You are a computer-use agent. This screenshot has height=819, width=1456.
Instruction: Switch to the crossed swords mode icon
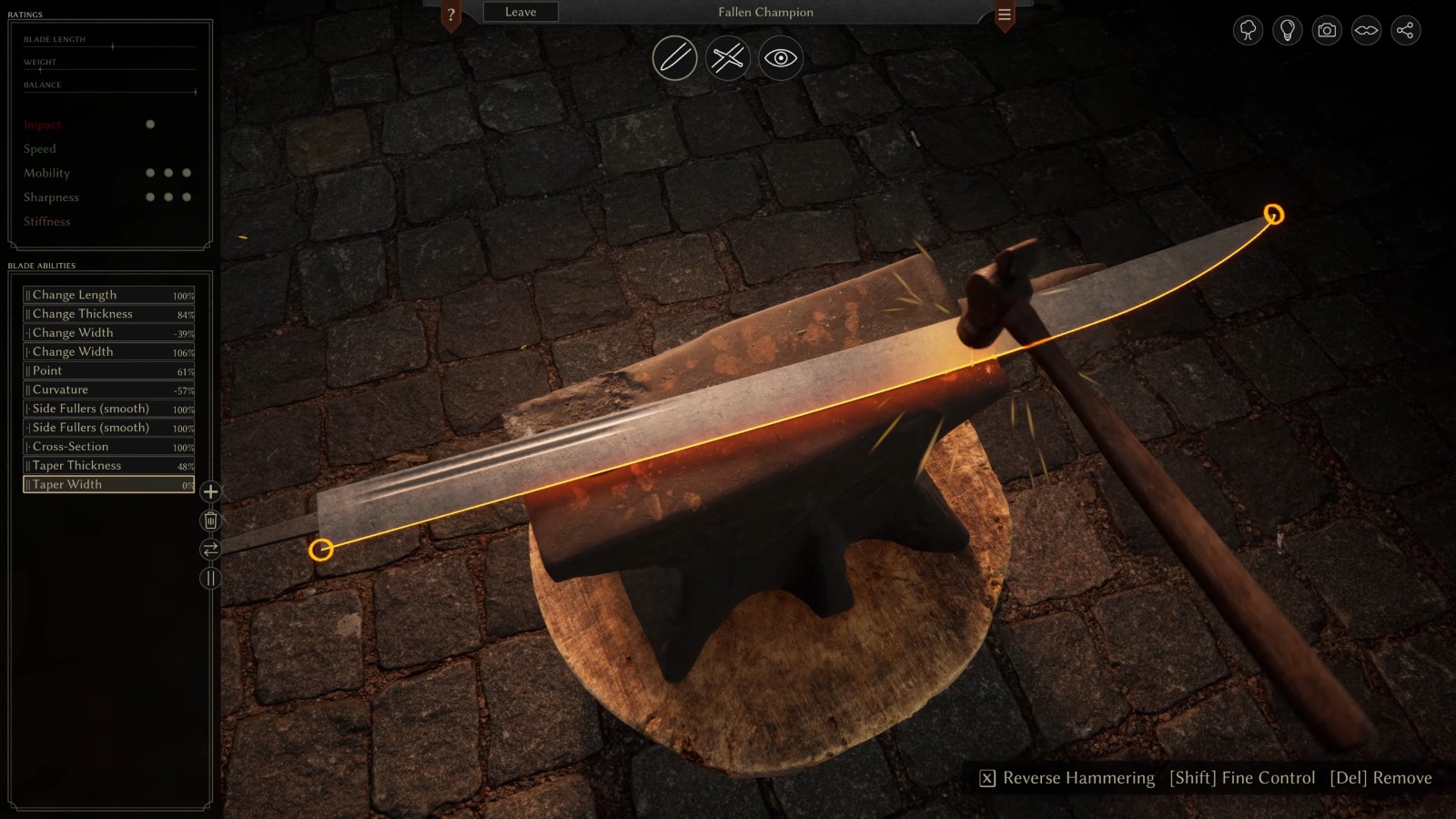point(727,58)
